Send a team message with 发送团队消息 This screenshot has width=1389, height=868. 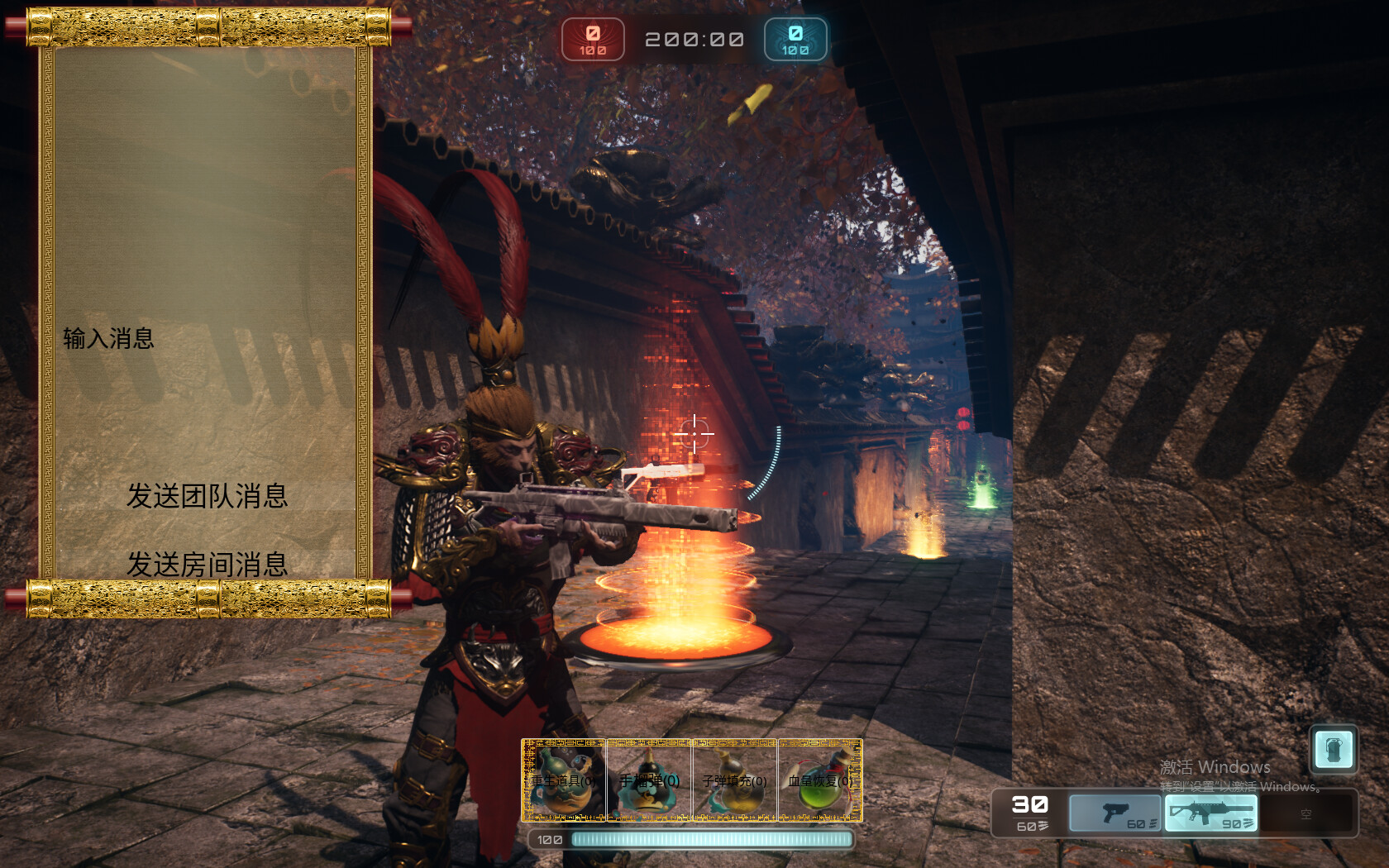[207, 496]
